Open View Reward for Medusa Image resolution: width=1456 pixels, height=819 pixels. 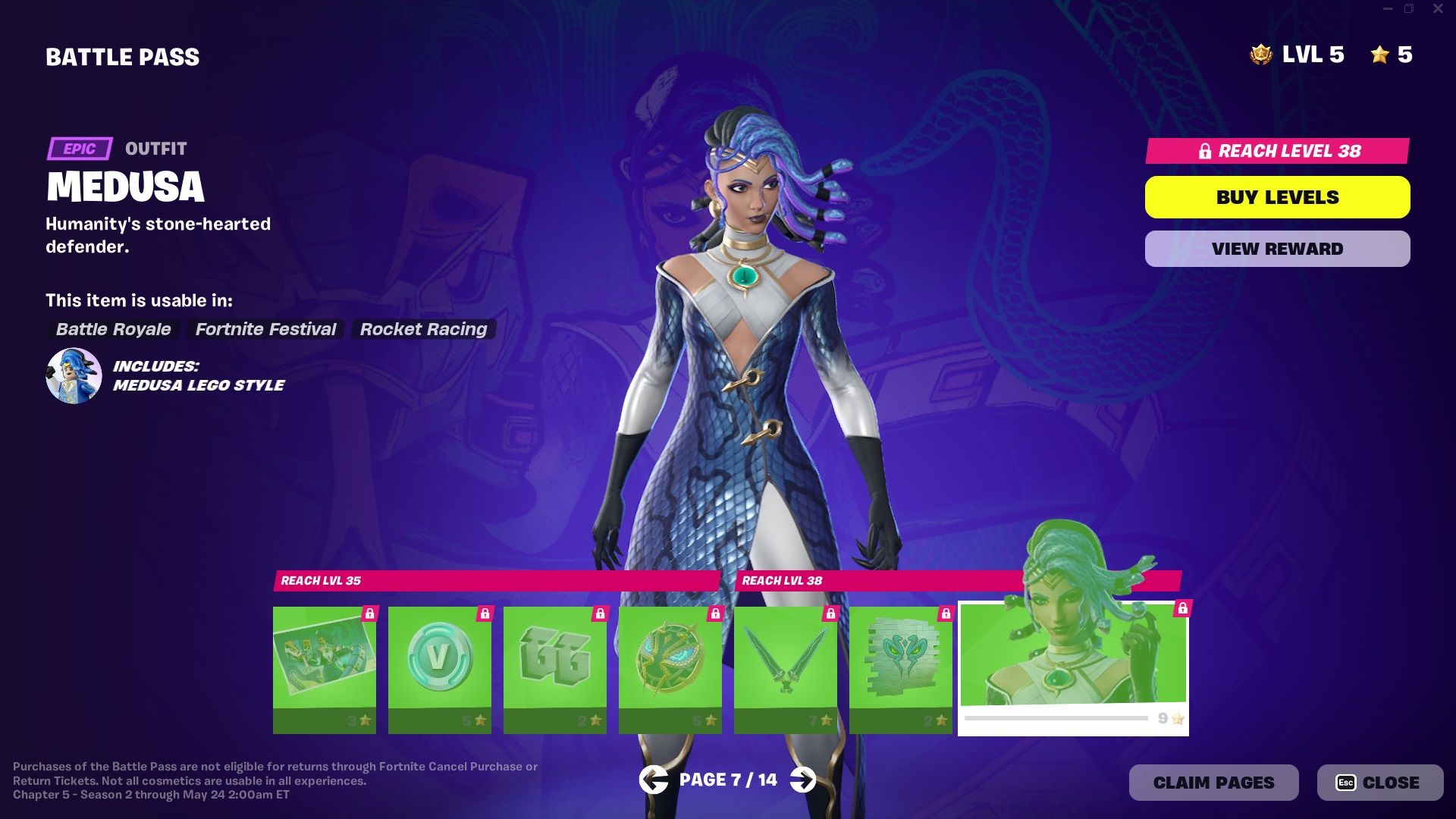click(x=1277, y=248)
